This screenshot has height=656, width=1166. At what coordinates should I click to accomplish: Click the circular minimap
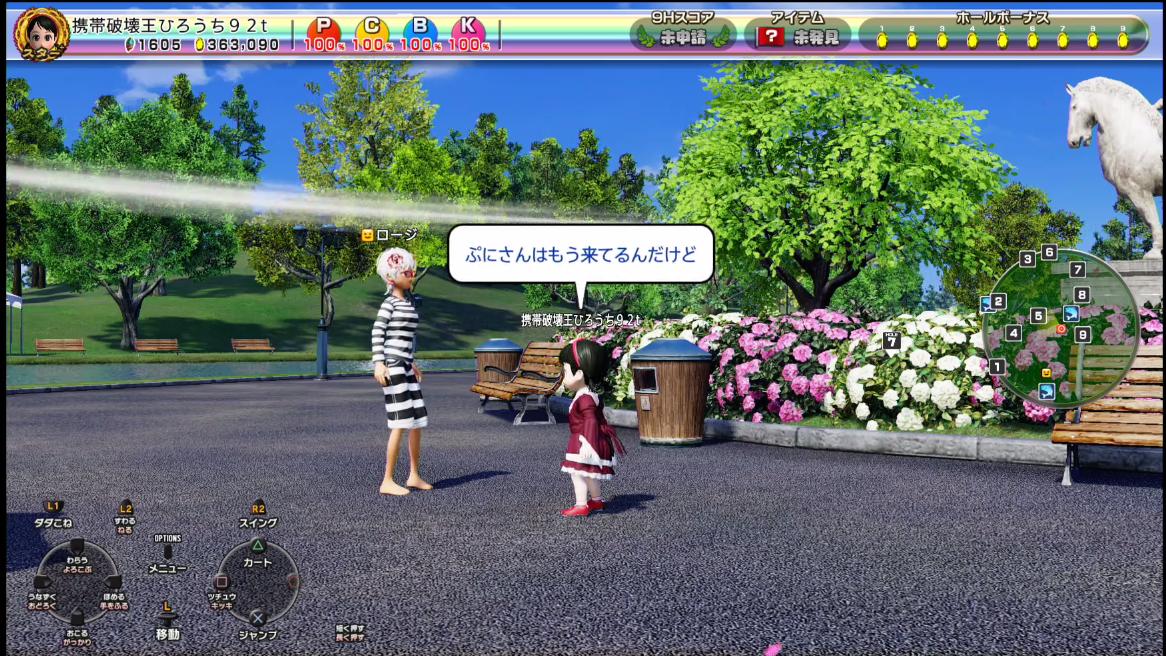click(1060, 326)
